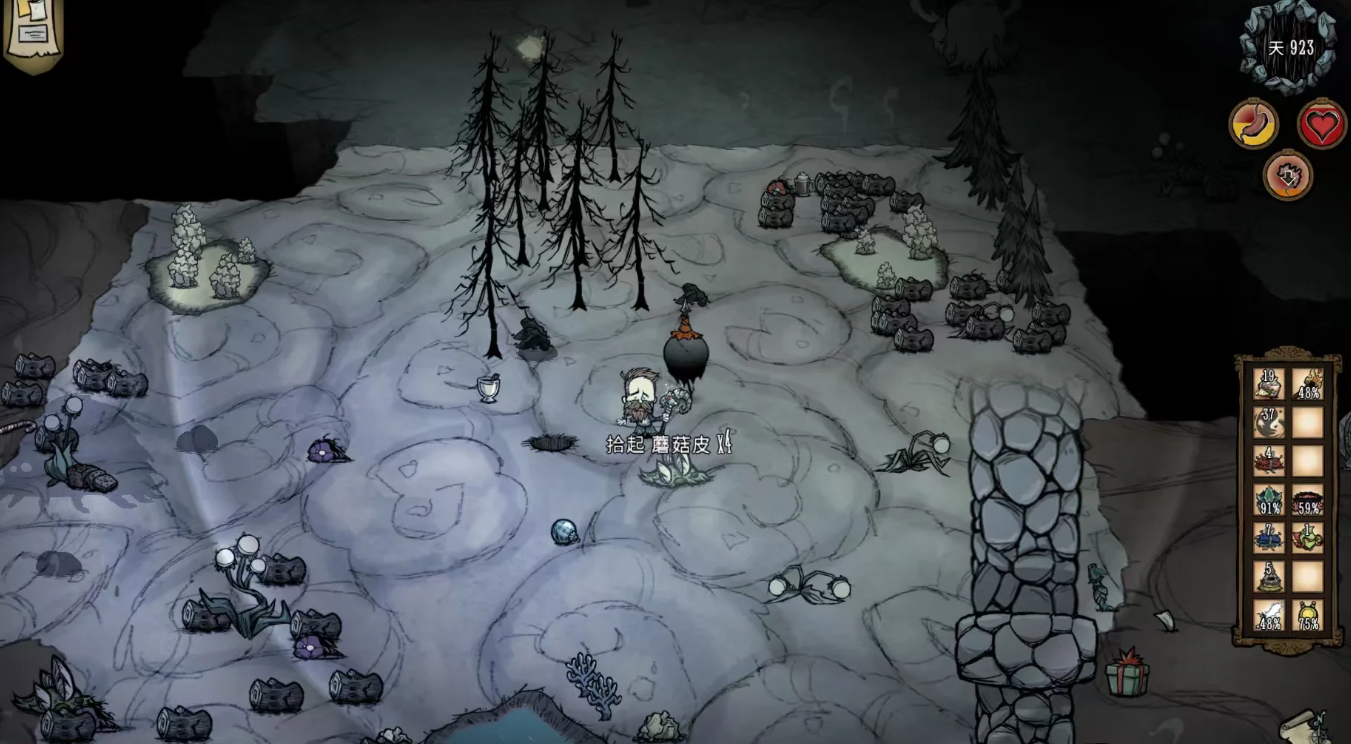Select the green and red single item
1351x744 pixels.
[1307, 537]
